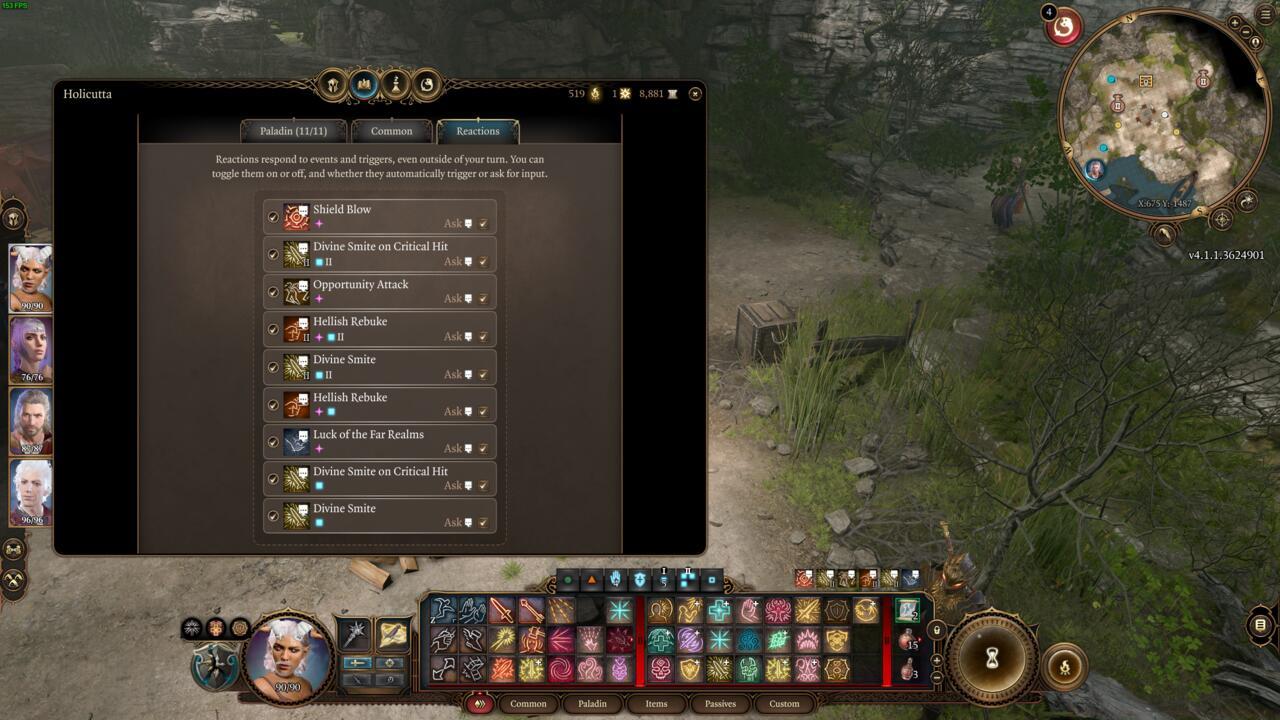Close the Holicutta panel
Viewport: 1280px width, 720px height.
click(x=695, y=94)
